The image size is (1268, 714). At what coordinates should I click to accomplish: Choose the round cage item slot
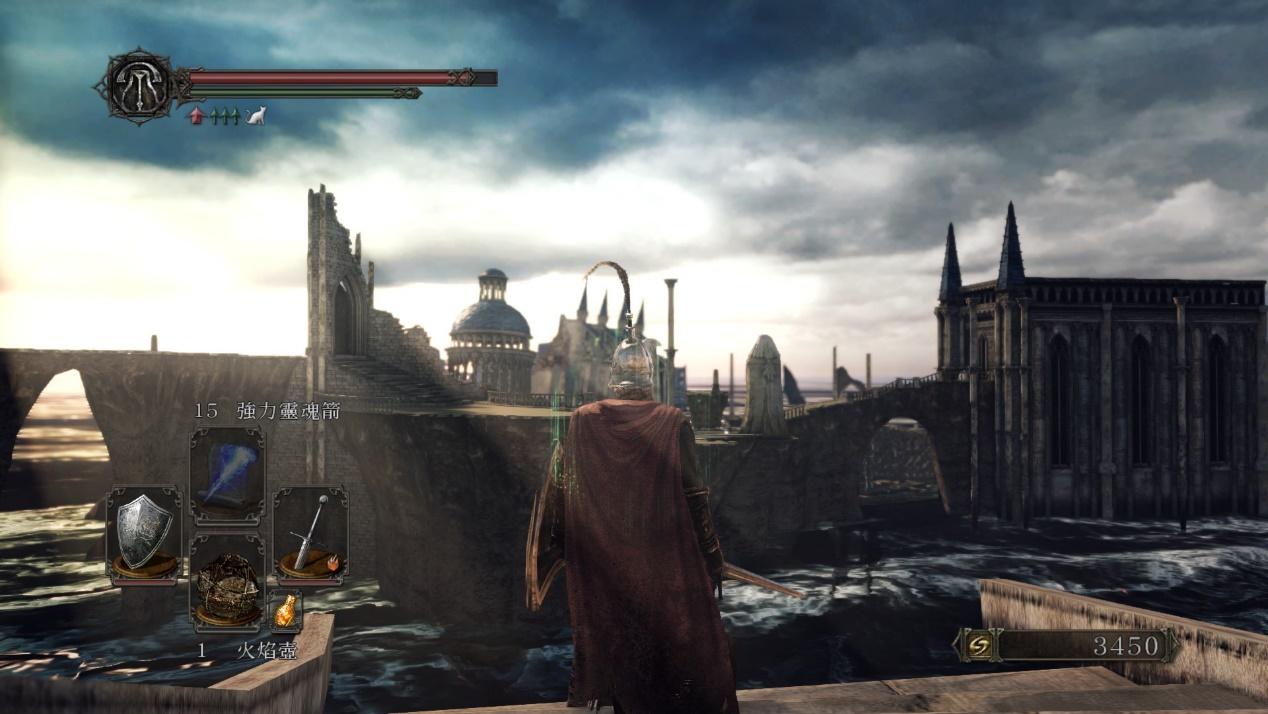coord(227,586)
